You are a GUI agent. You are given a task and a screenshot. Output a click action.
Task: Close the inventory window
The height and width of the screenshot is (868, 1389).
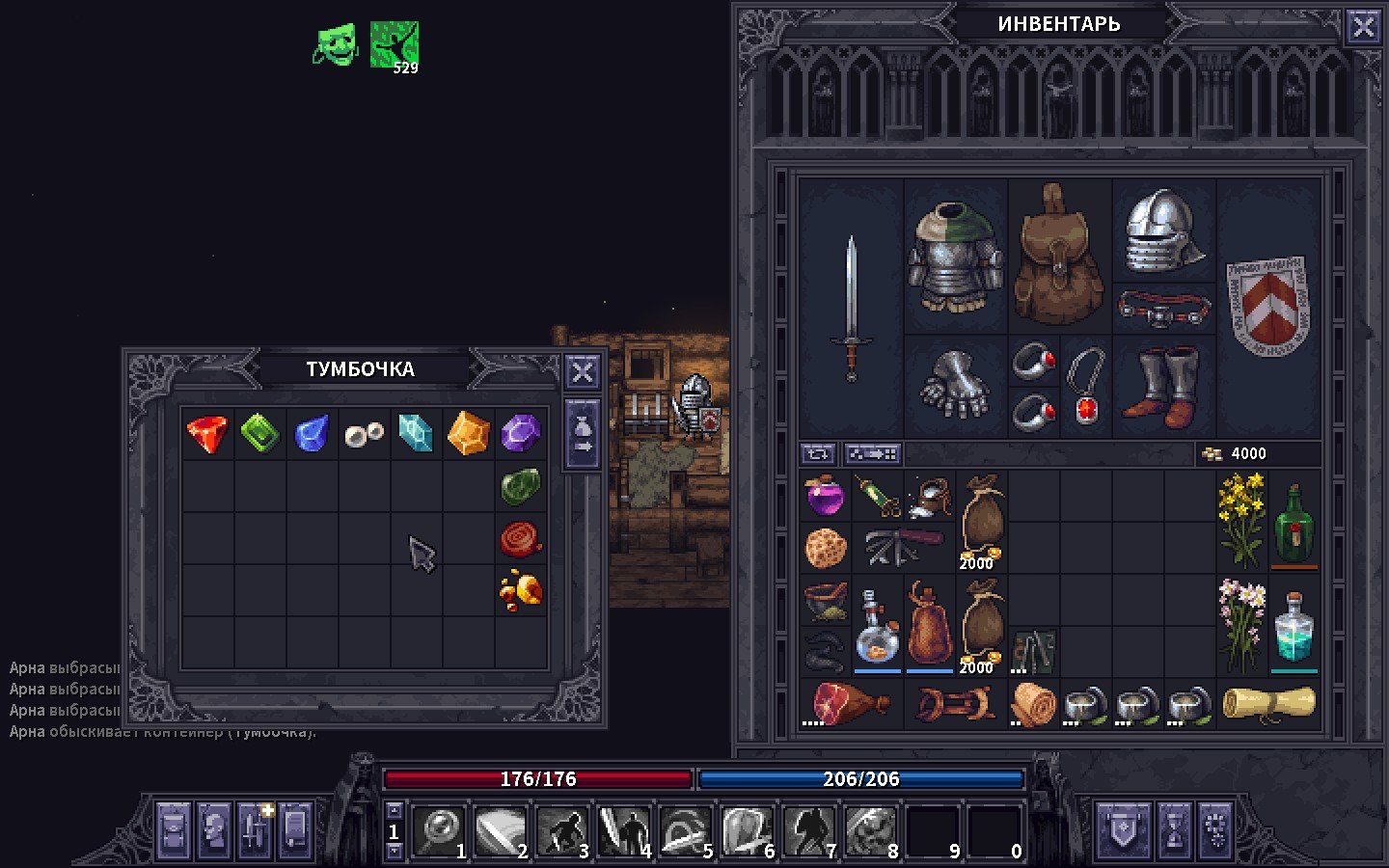point(1363,27)
